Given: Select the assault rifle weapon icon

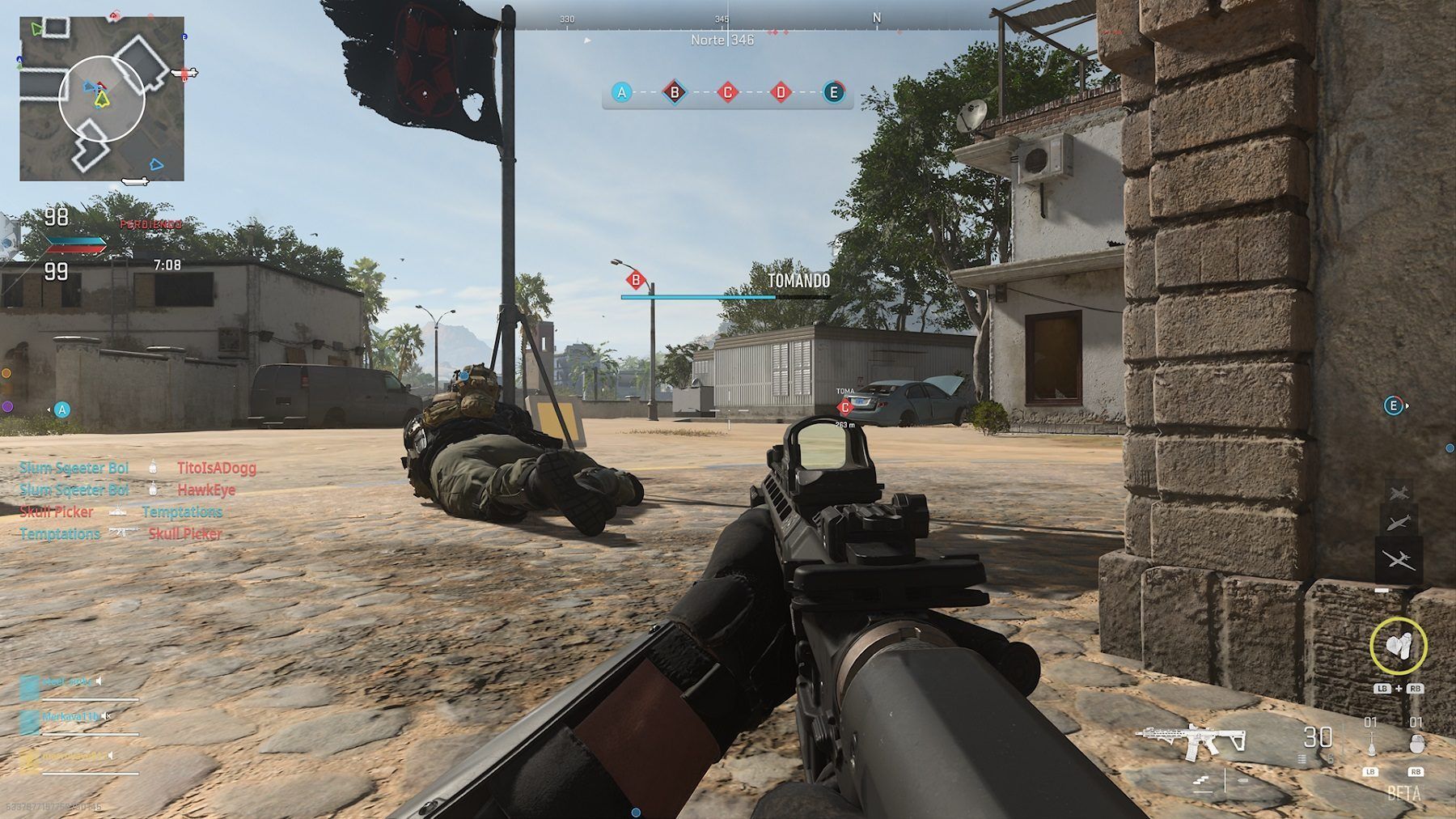Looking at the screenshot, I should [1191, 739].
